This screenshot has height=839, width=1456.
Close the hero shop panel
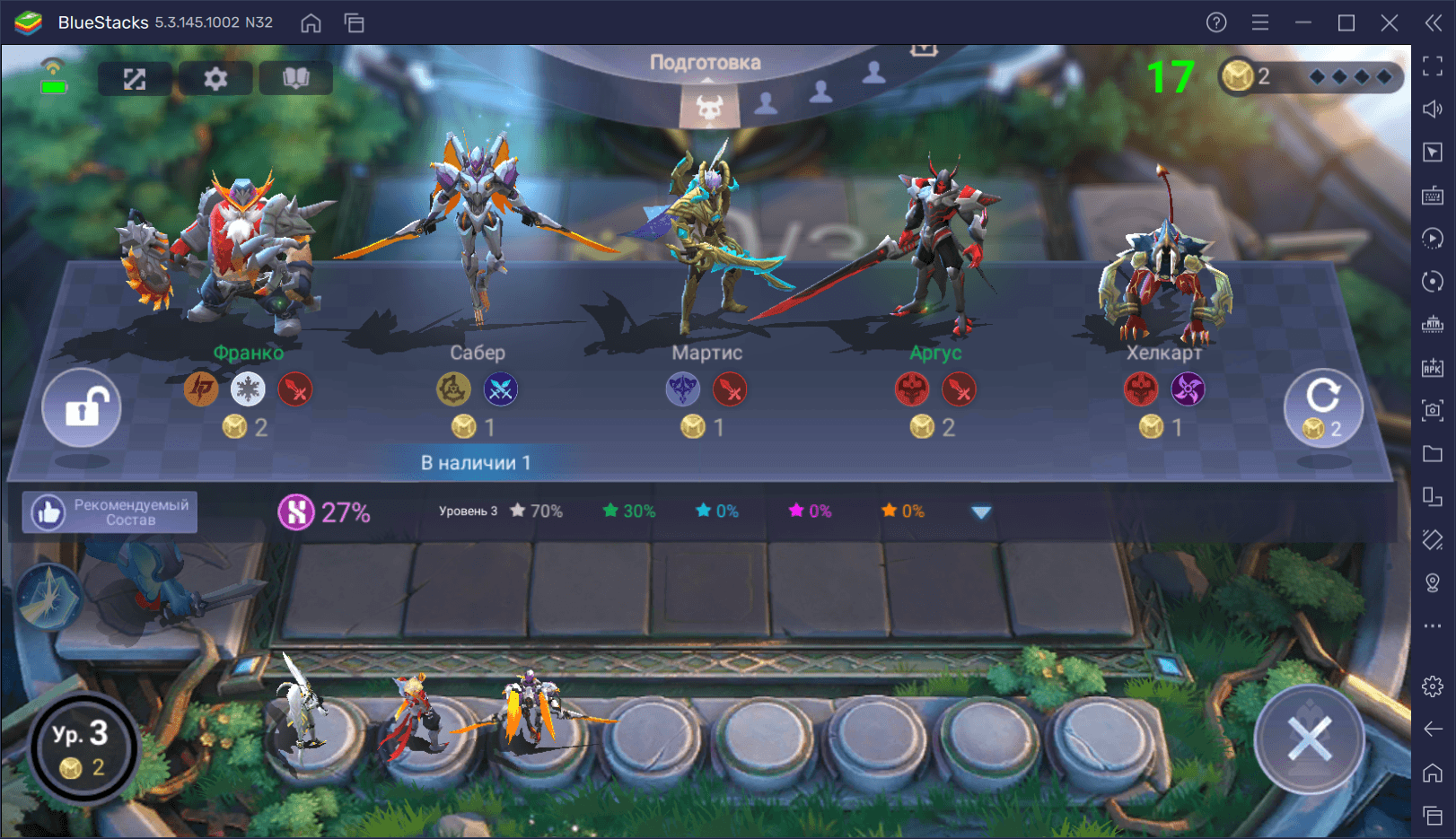(x=1310, y=740)
